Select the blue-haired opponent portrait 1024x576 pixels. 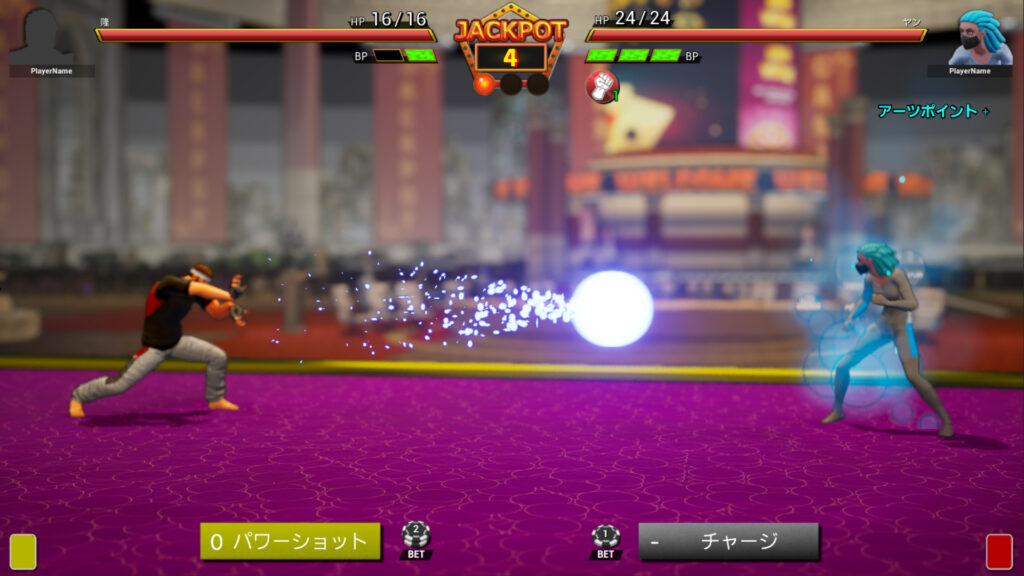[x=974, y=38]
